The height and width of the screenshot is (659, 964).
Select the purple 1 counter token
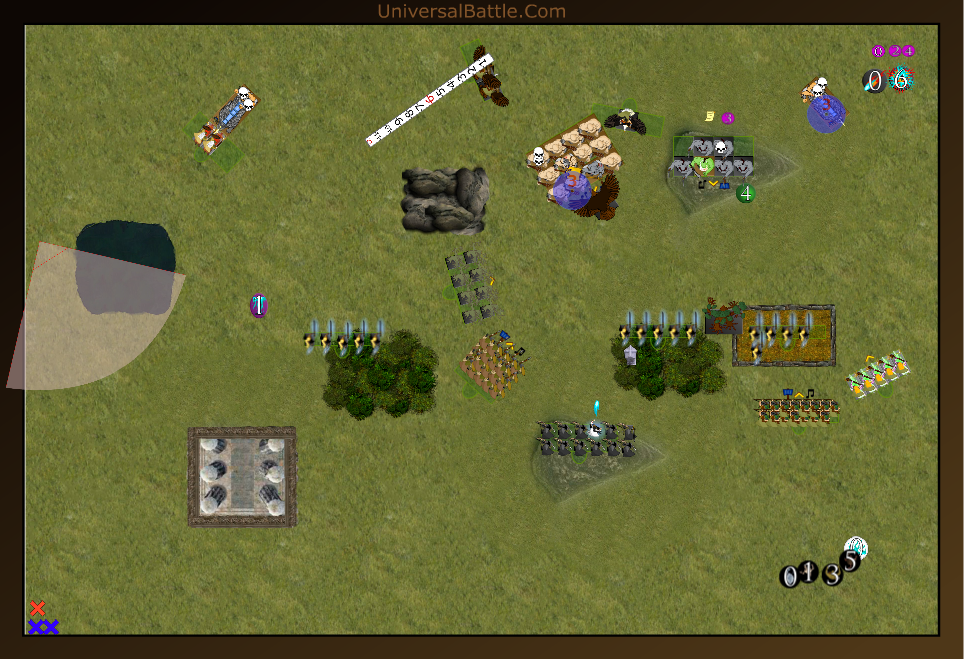258,306
